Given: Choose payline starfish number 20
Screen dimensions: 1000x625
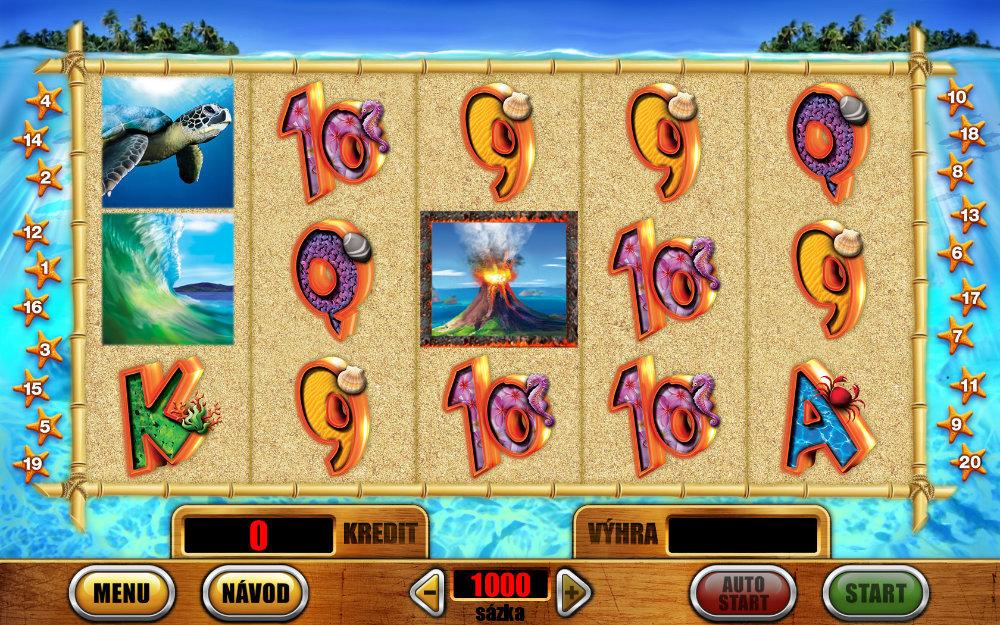Looking at the screenshot, I should point(968,461).
